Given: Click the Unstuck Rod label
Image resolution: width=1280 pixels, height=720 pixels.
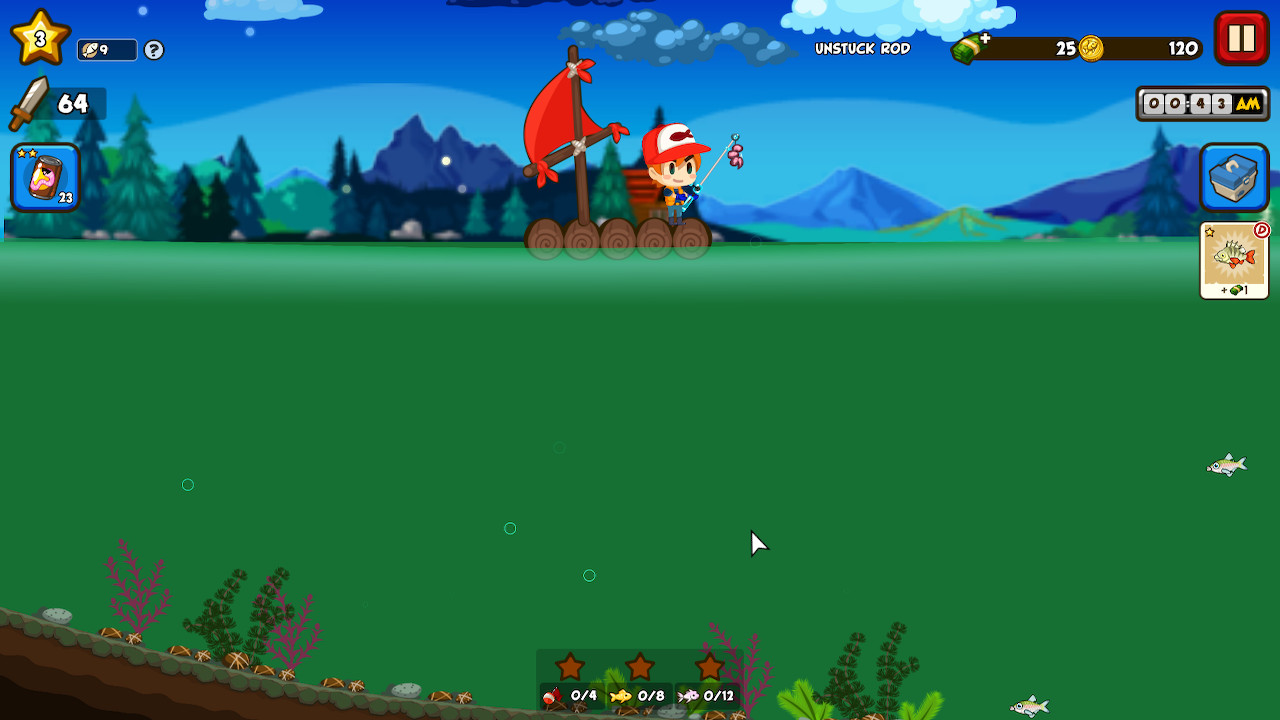Looking at the screenshot, I should pos(862,48).
